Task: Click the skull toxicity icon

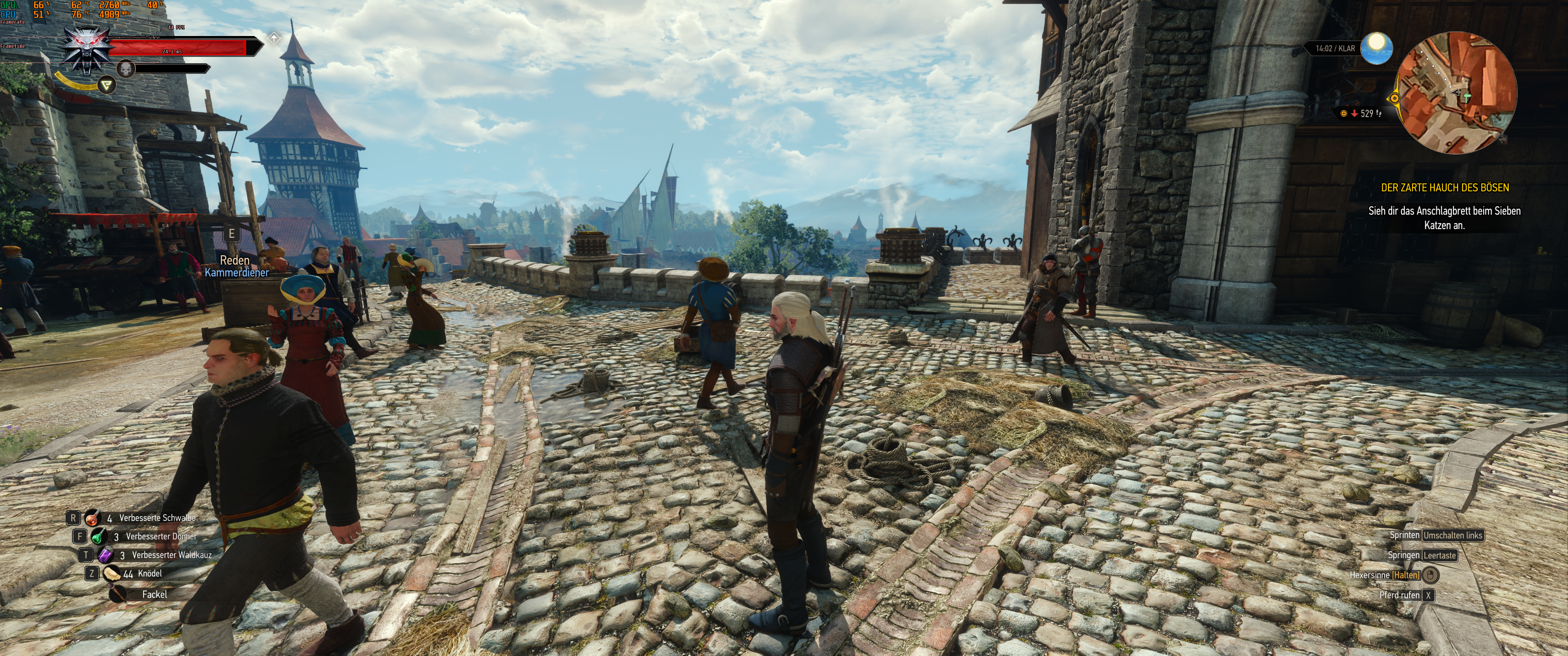Action: pyautogui.click(x=125, y=69)
